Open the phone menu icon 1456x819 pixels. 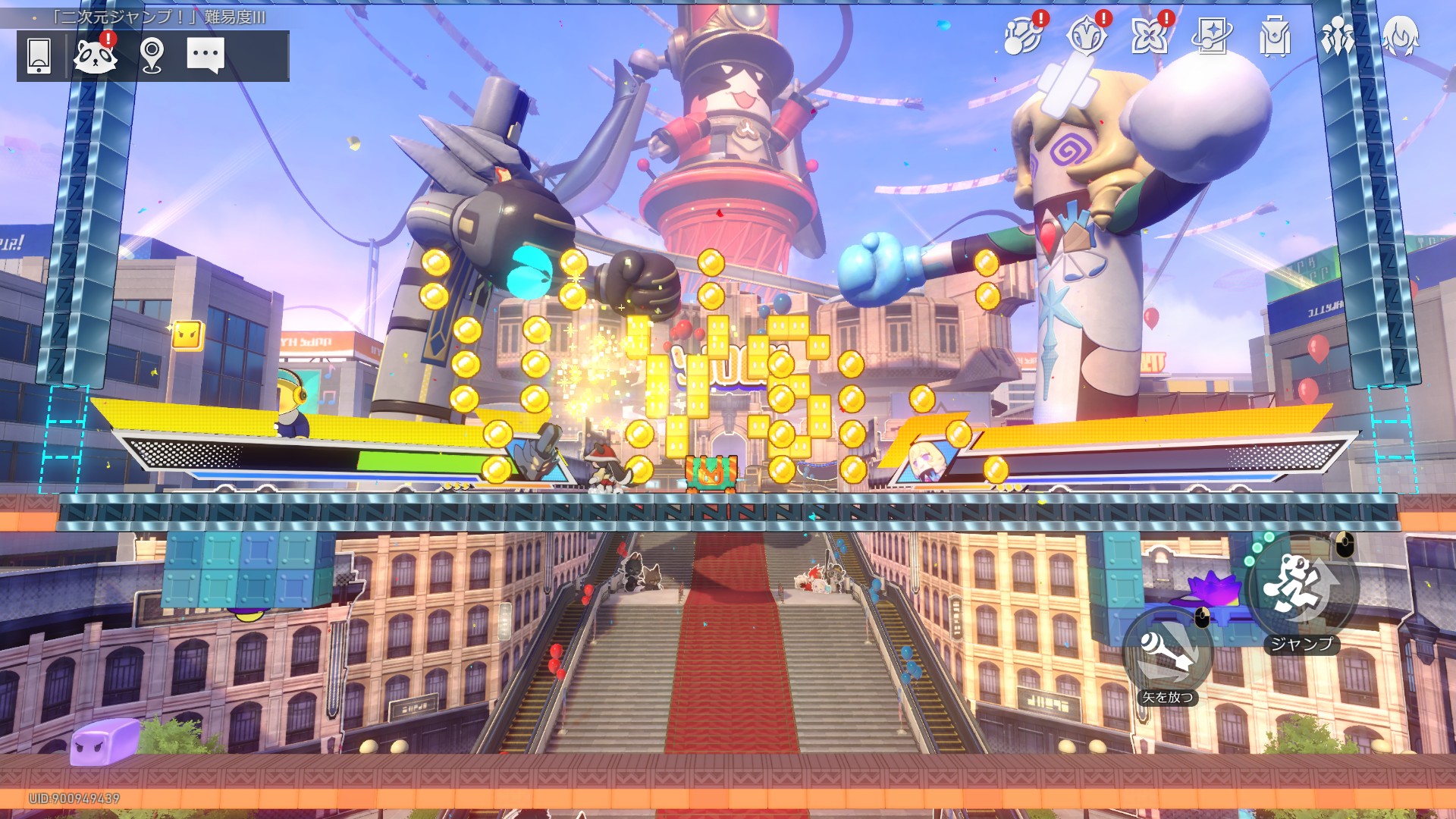[x=39, y=55]
